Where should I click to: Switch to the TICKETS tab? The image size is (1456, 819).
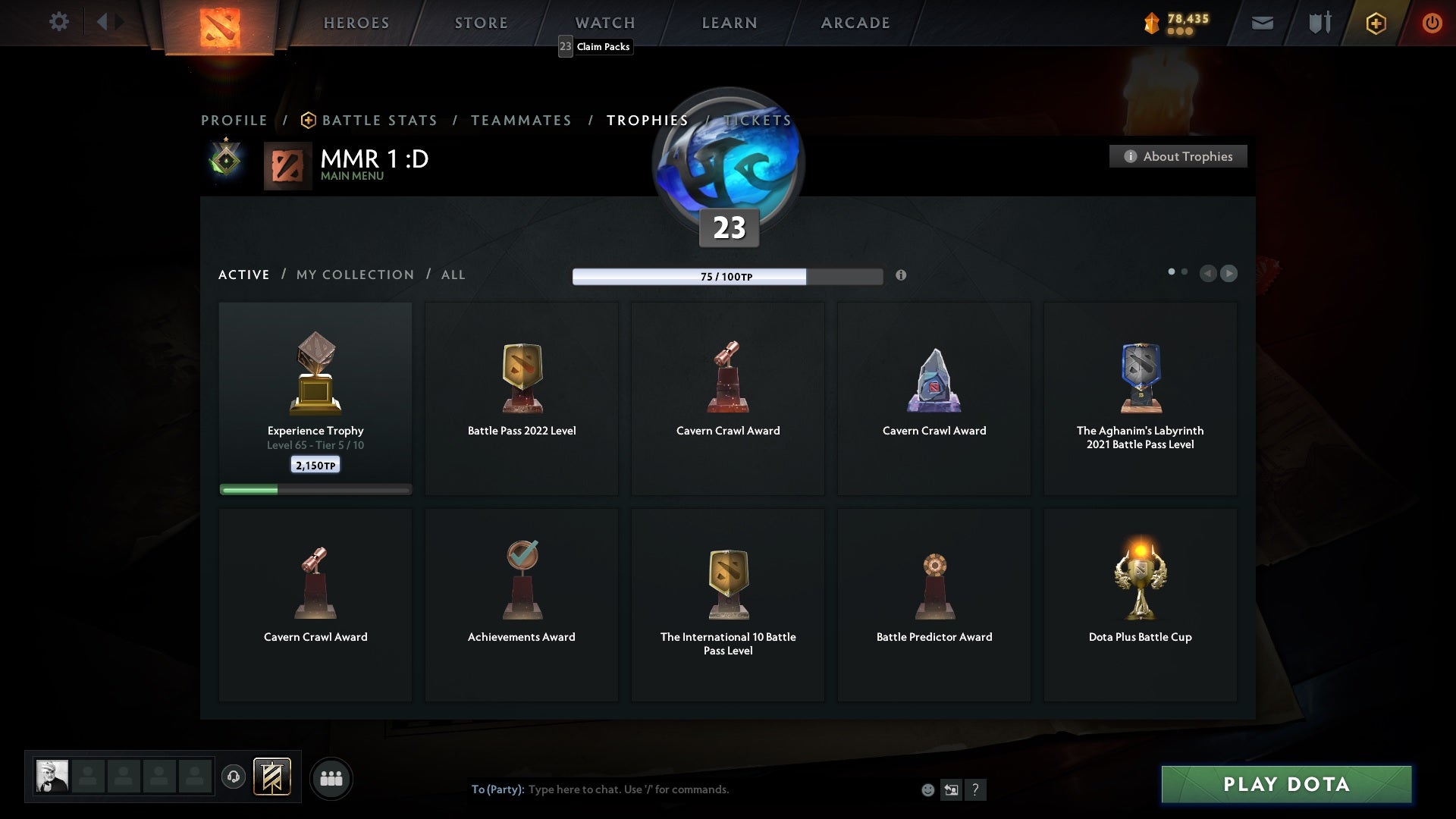(757, 120)
